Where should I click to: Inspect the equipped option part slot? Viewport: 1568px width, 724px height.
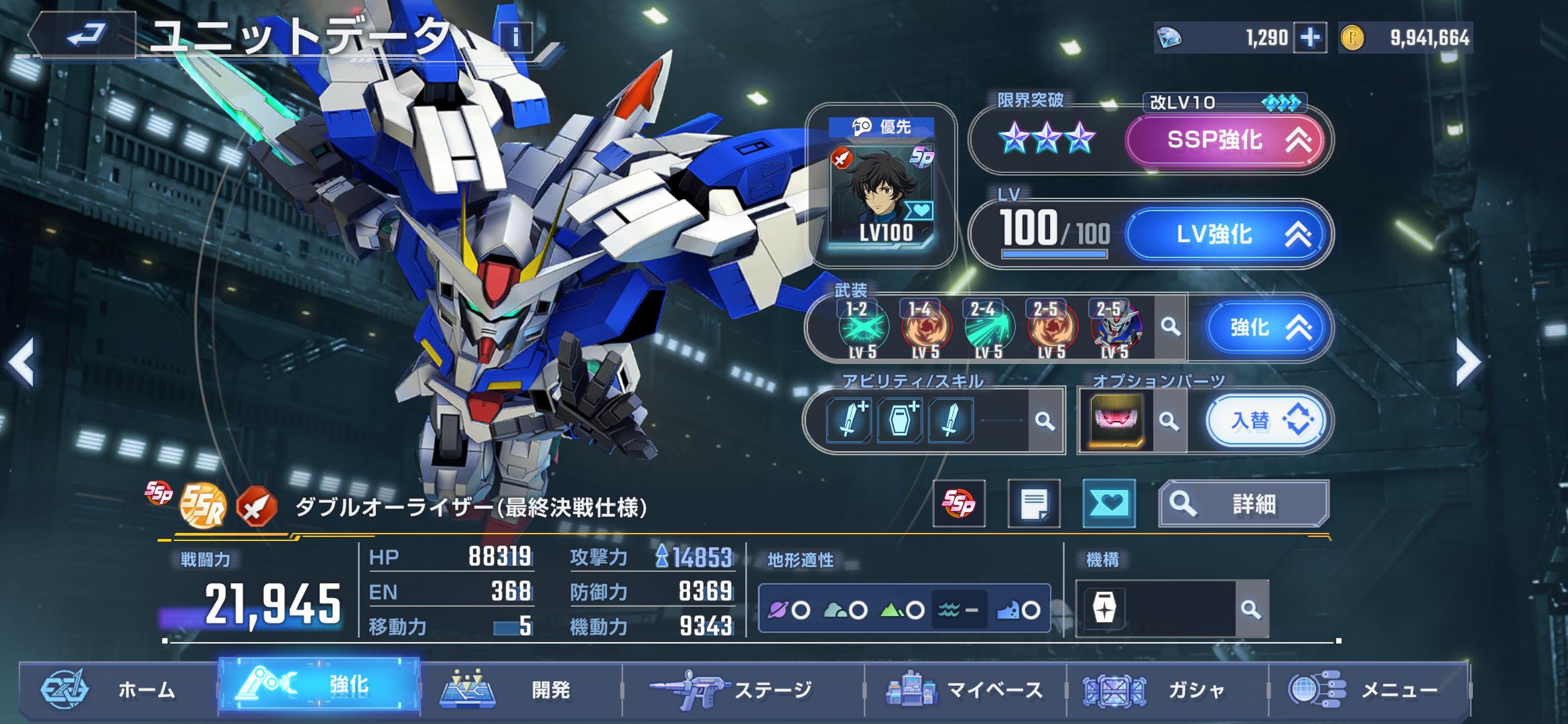[x=1116, y=421]
